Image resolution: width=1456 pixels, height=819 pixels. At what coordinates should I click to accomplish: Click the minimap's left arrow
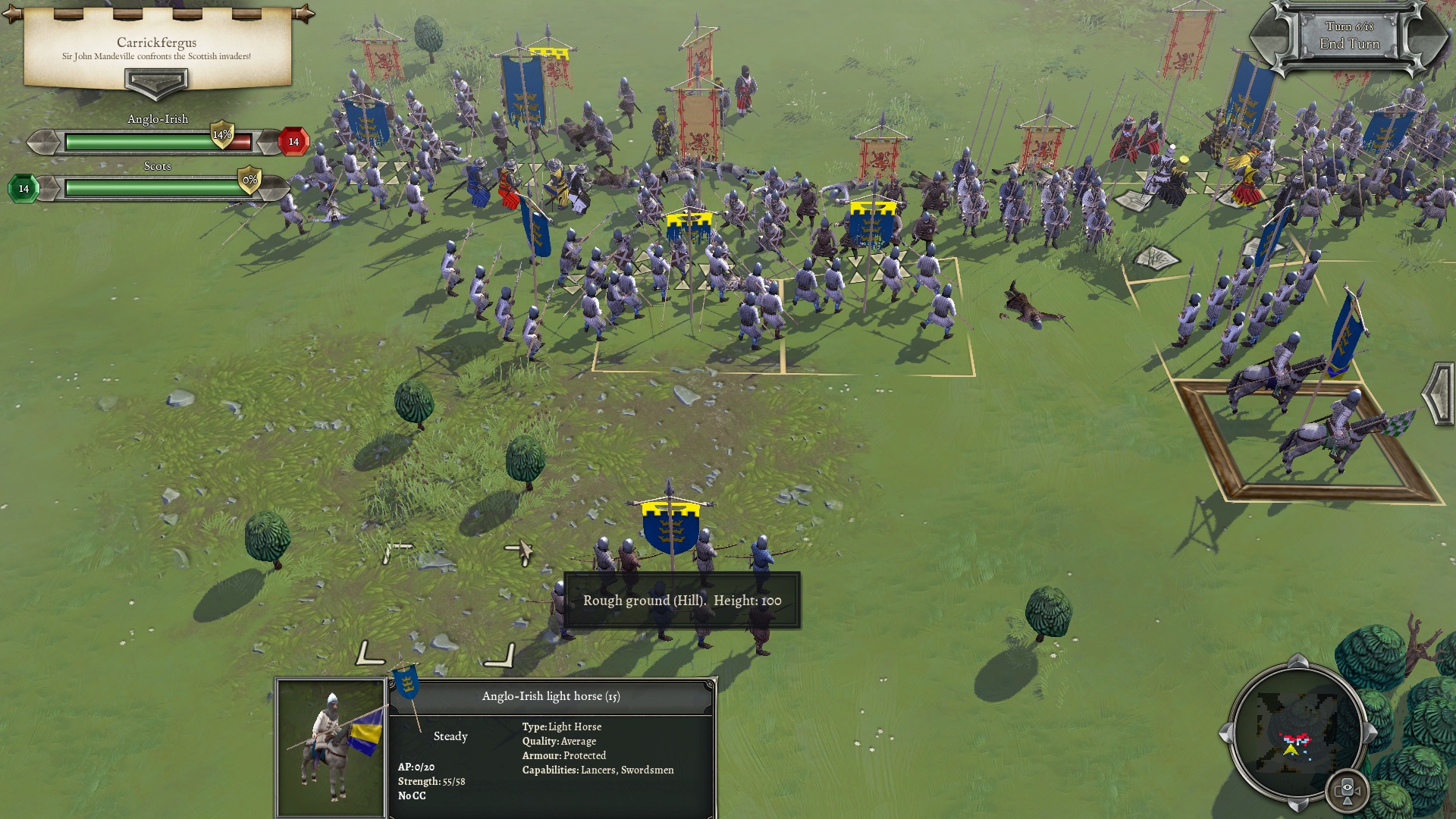click(x=1225, y=733)
